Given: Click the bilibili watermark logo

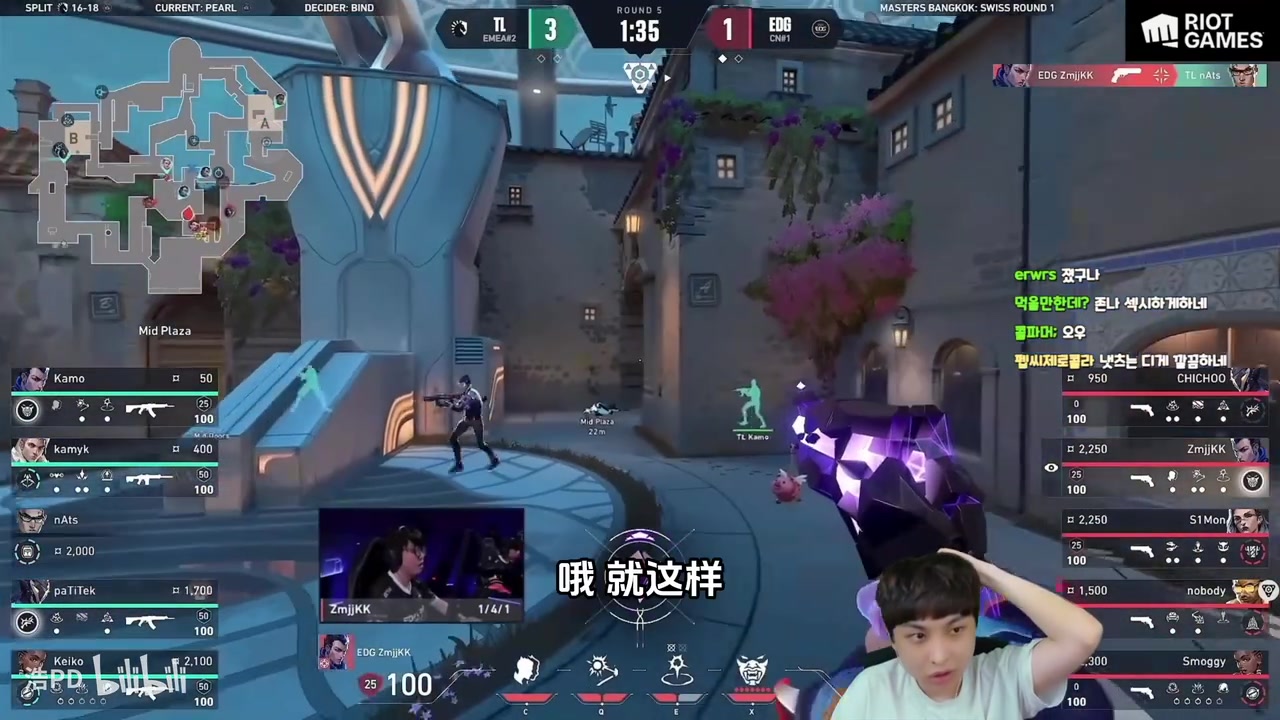Looking at the screenshot, I should [140, 676].
